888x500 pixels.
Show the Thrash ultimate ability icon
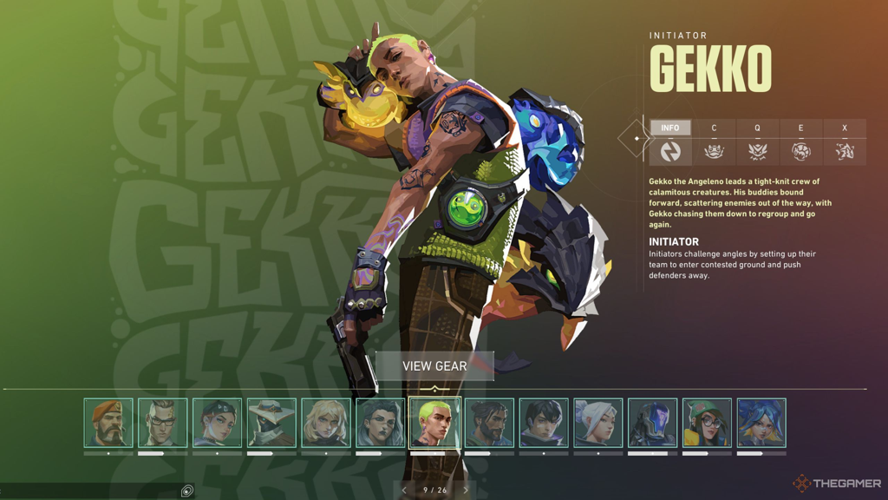point(844,151)
